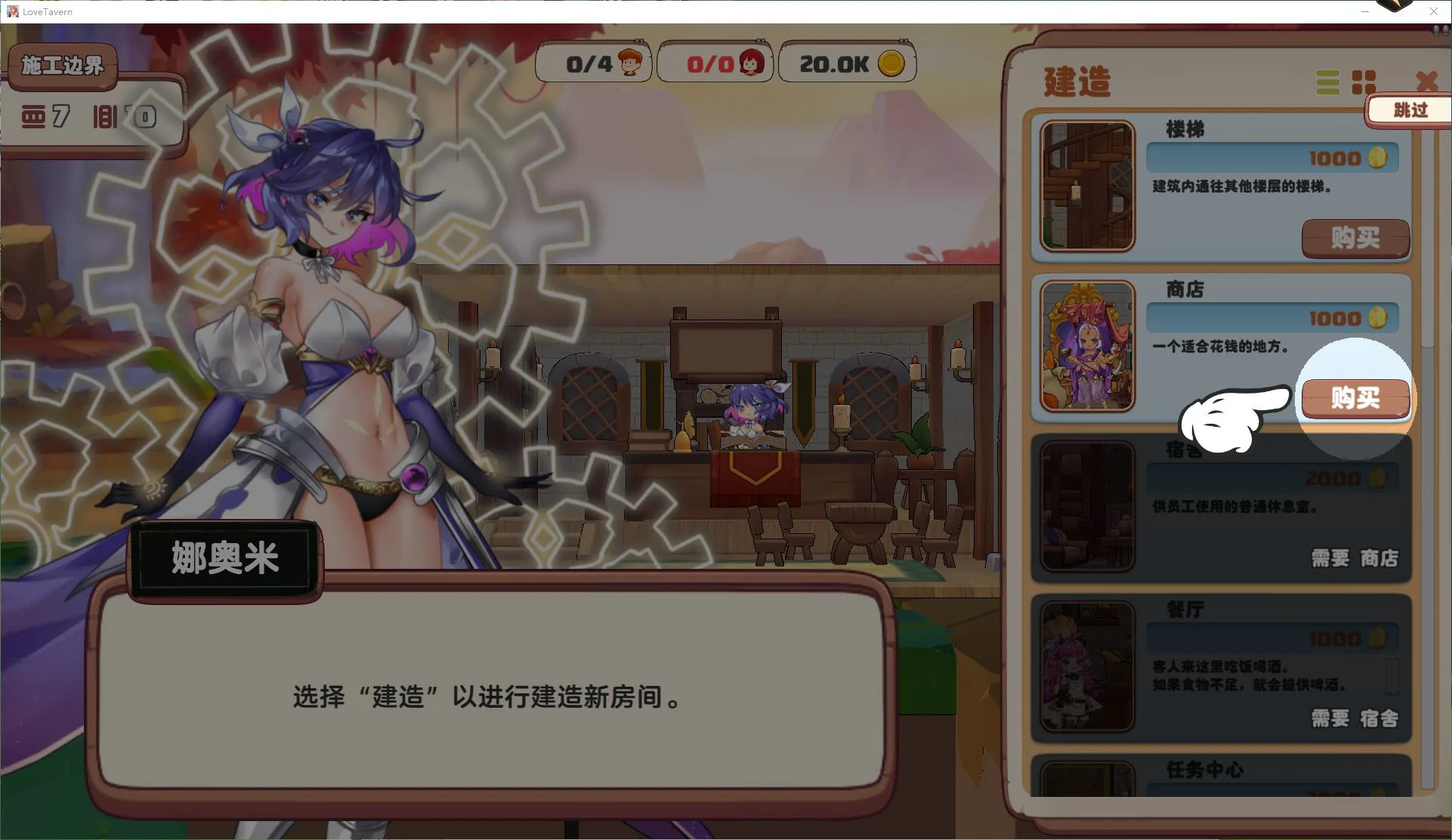Close the 建造 panel with the X

pyautogui.click(x=1428, y=82)
